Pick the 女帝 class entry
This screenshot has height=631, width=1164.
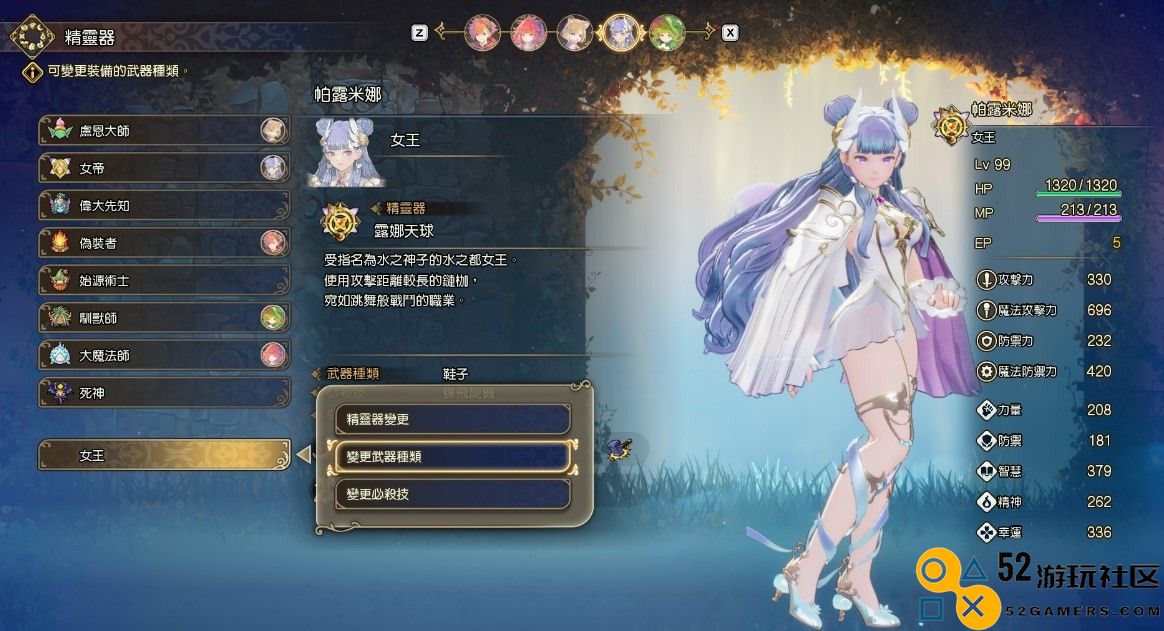(164, 168)
